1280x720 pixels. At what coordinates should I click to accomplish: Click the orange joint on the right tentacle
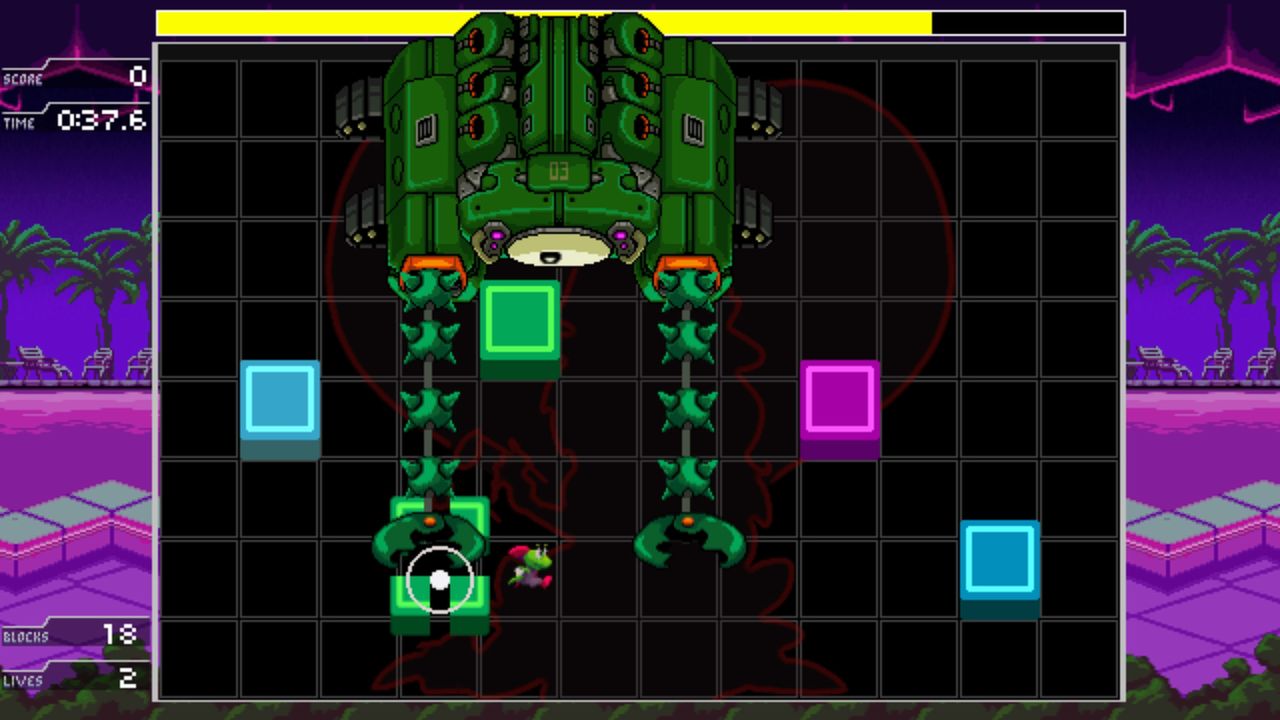[x=686, y=520]
